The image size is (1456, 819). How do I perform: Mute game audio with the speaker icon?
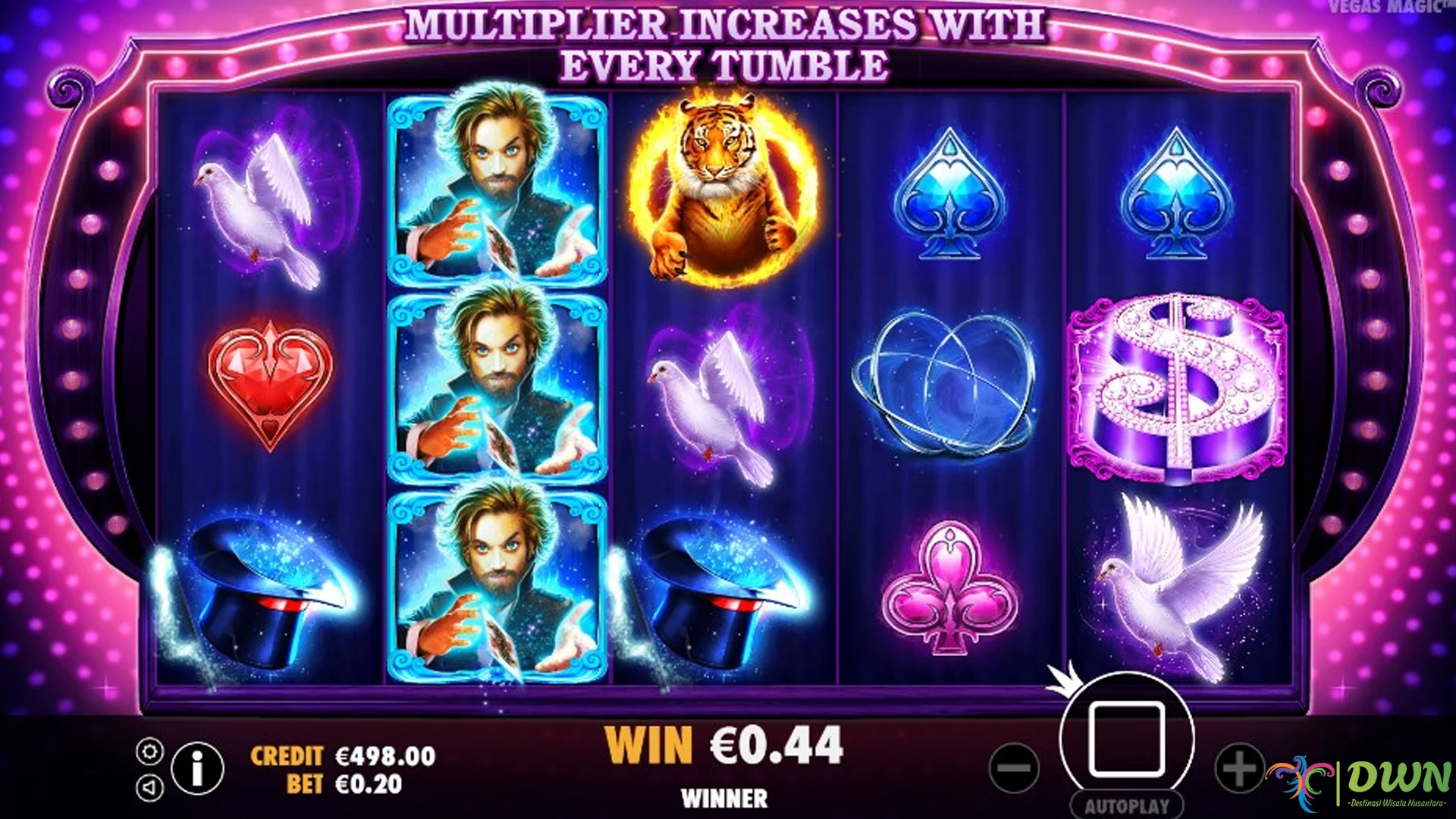(150, 786)
